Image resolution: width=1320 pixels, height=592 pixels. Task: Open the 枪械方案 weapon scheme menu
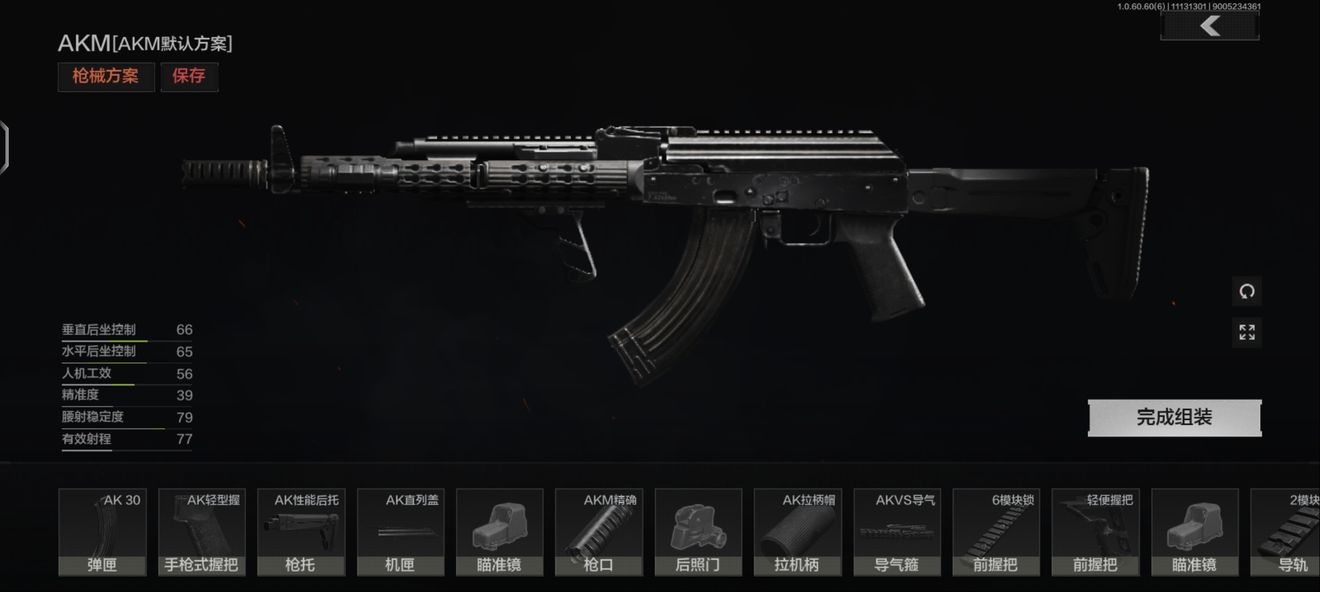point(106,77)
